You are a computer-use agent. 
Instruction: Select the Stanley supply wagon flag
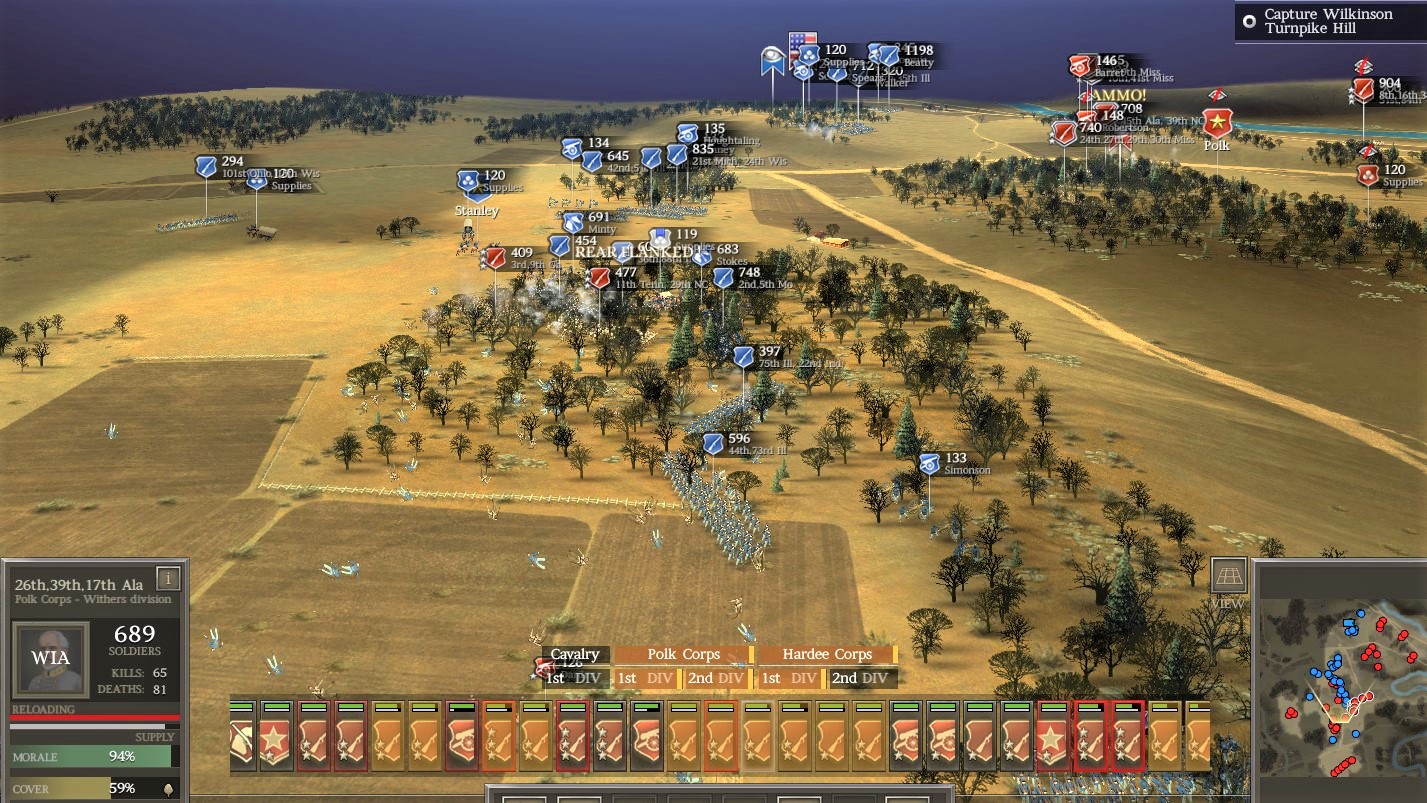click(469, 180)
